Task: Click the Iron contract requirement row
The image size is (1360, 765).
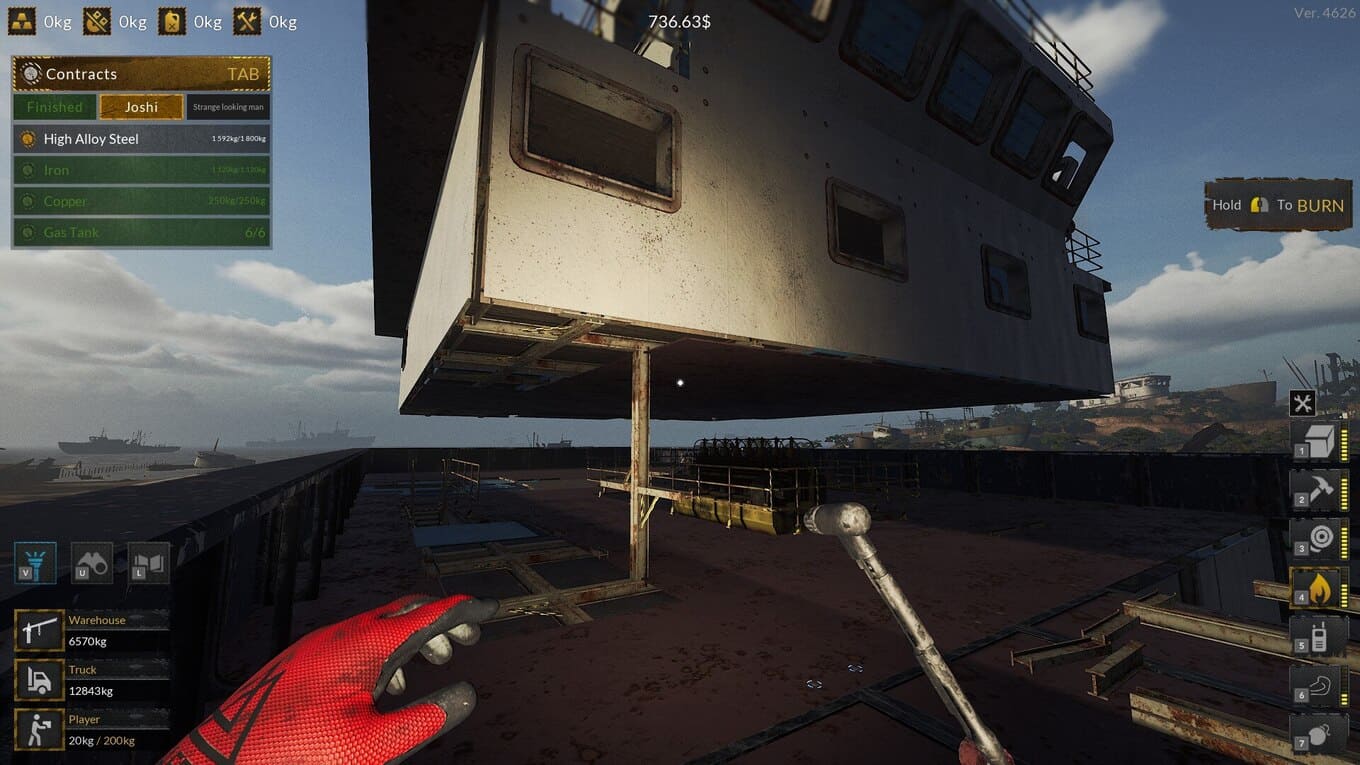Action: coord(141,170)
